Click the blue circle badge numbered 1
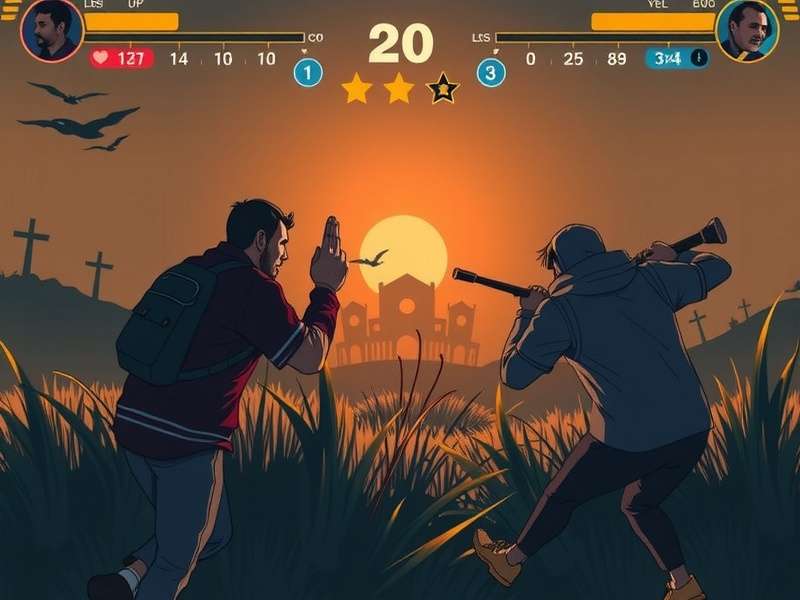Screen dimensions: 800x600 click(308, 72)
